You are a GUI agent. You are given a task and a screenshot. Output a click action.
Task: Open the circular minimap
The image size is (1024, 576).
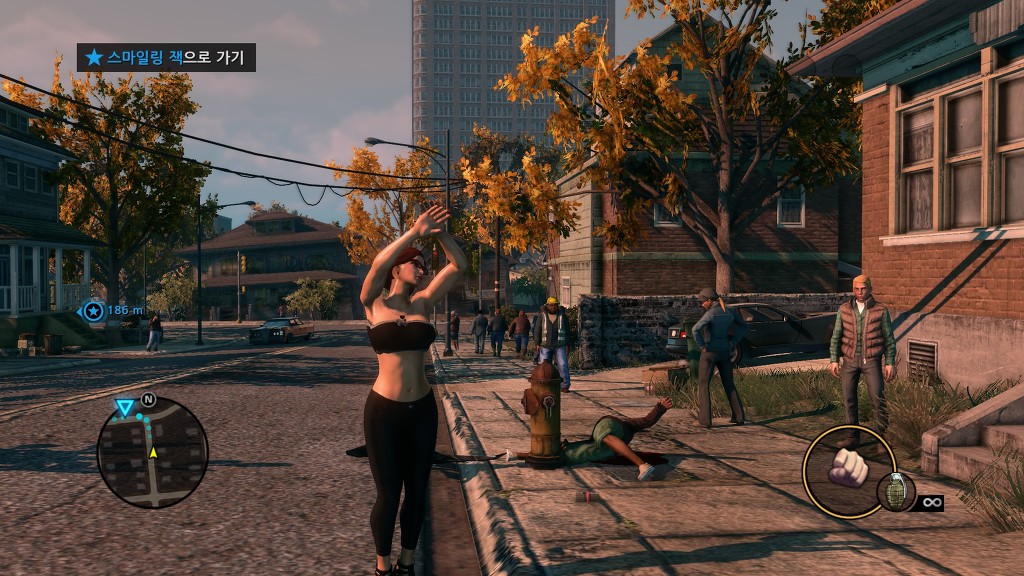click(152, 452)
